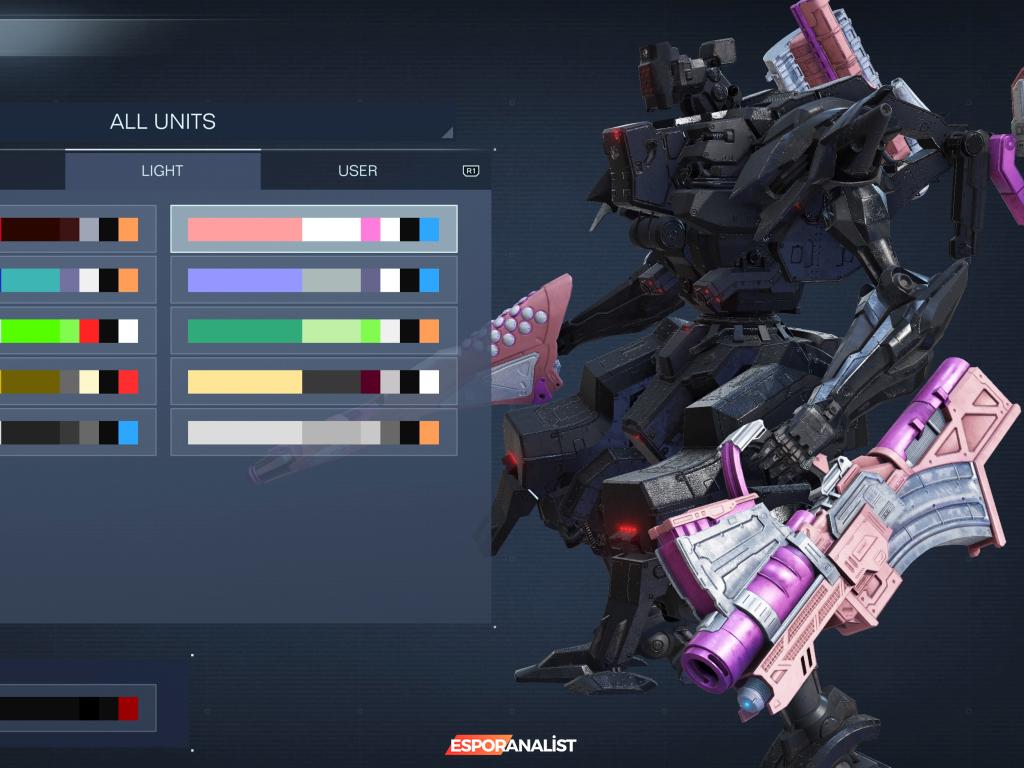This screenshot has height=768, width=1024.
Task: Apply the teal-green and pale green preset
Action: [313, 331]
